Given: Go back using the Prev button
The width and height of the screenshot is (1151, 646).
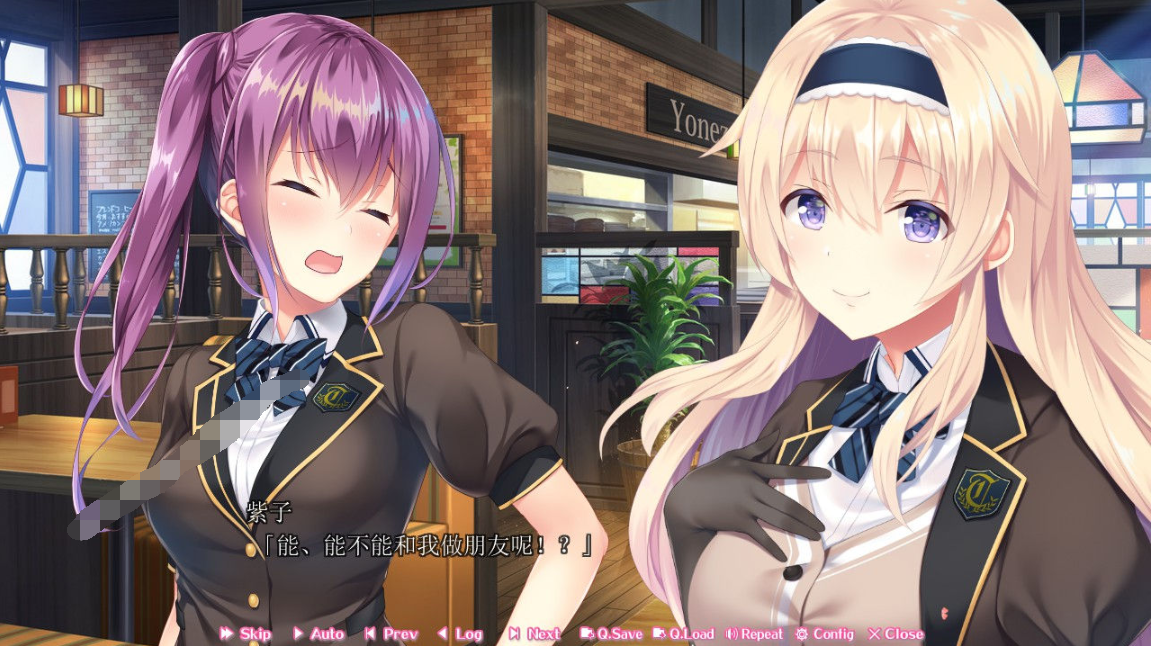Looking at the screenshot, I should [x=391, y=634].
